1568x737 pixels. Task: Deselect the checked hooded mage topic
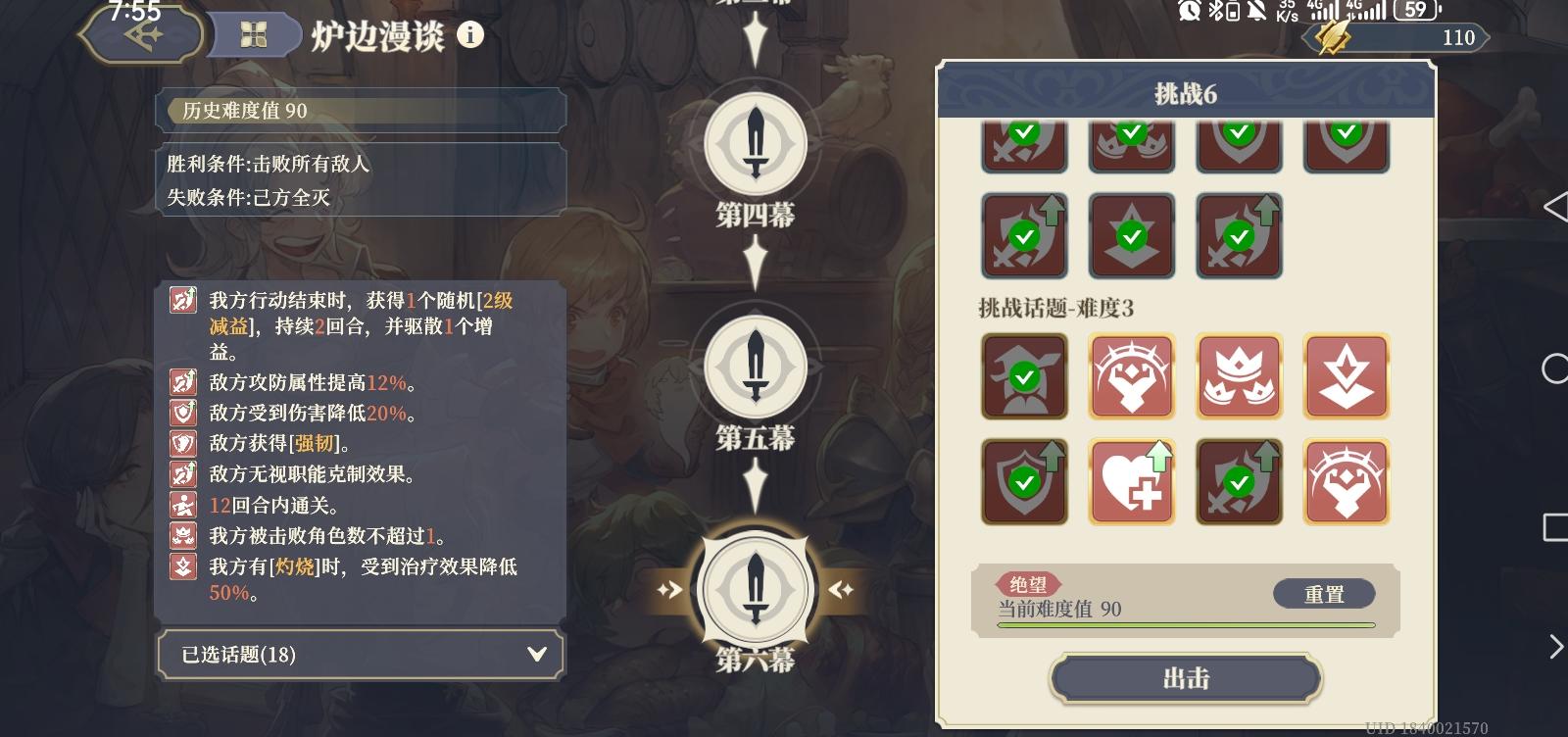click(1024, 377)
